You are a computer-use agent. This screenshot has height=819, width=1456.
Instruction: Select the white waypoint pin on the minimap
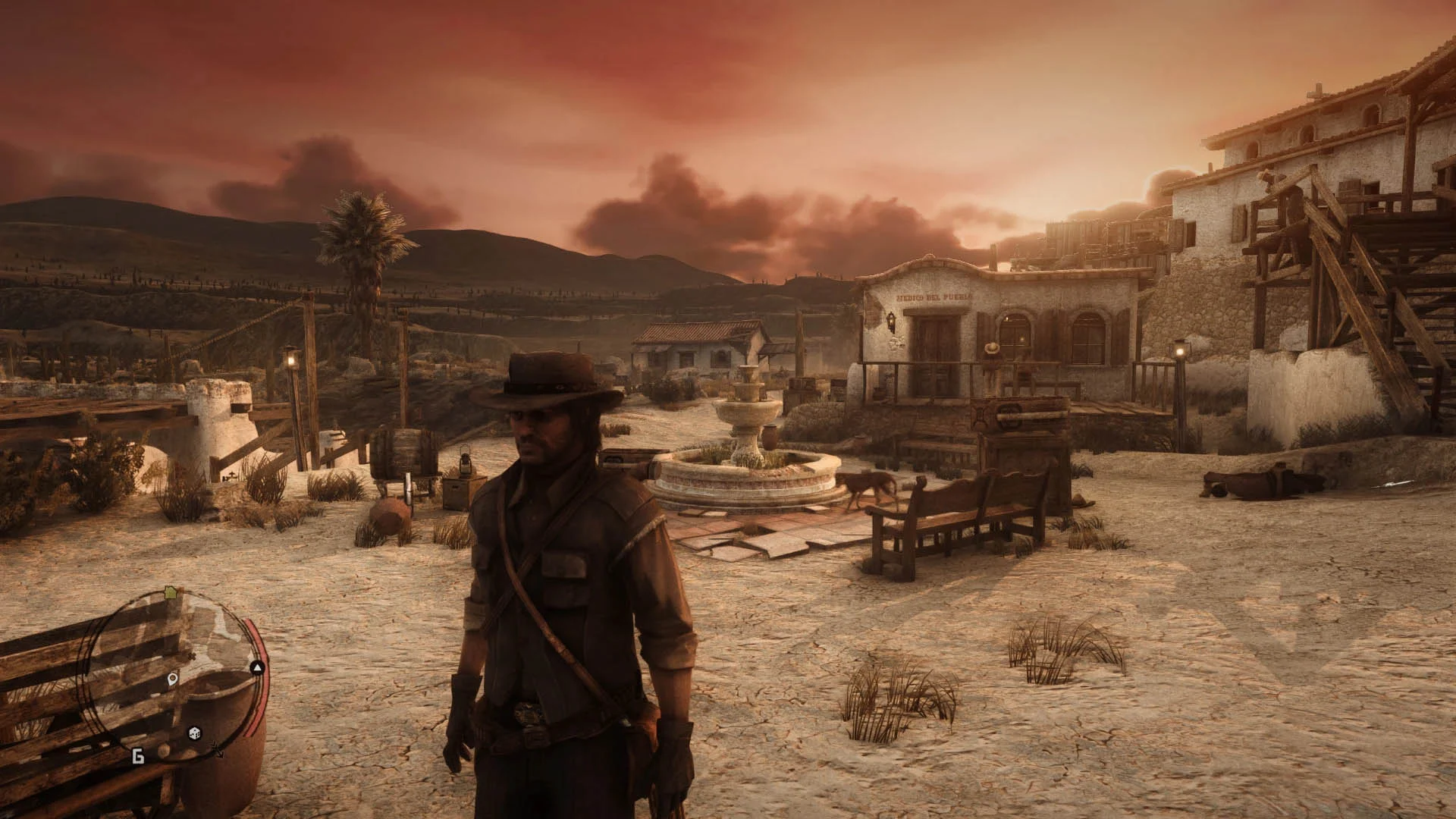[x=172, y=679]
